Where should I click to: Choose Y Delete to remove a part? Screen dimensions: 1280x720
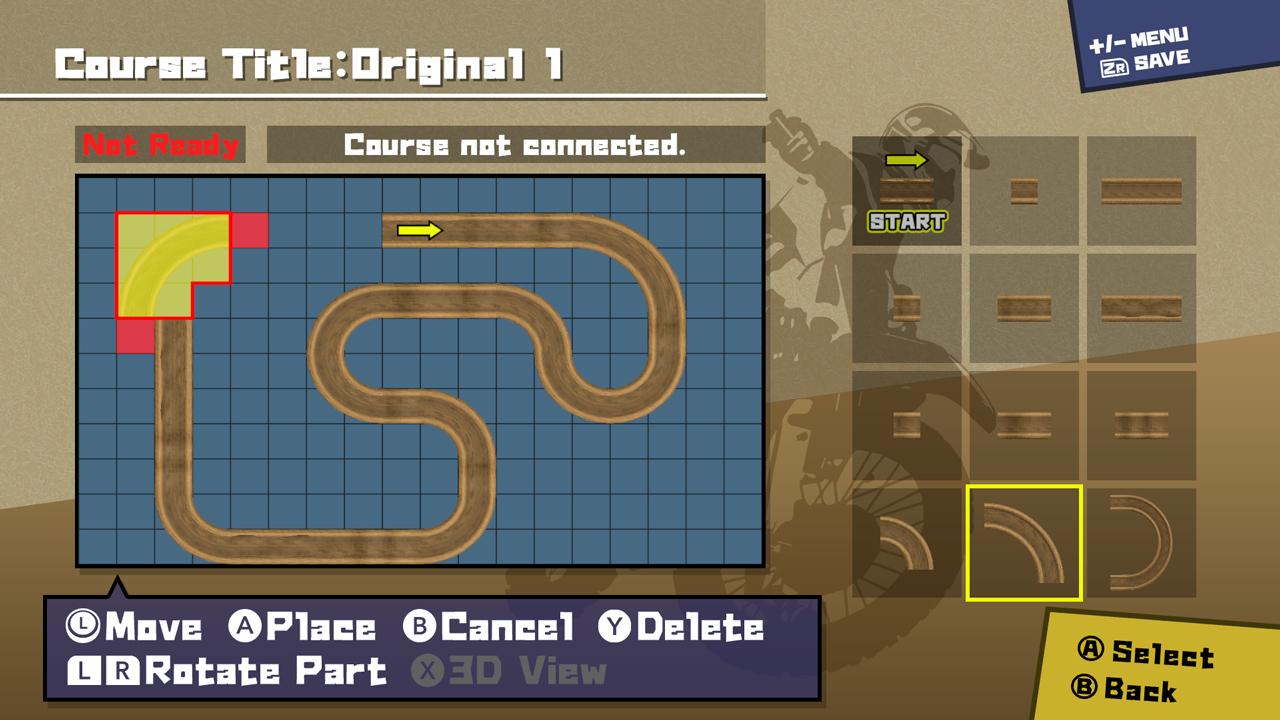tap(685, 628)
